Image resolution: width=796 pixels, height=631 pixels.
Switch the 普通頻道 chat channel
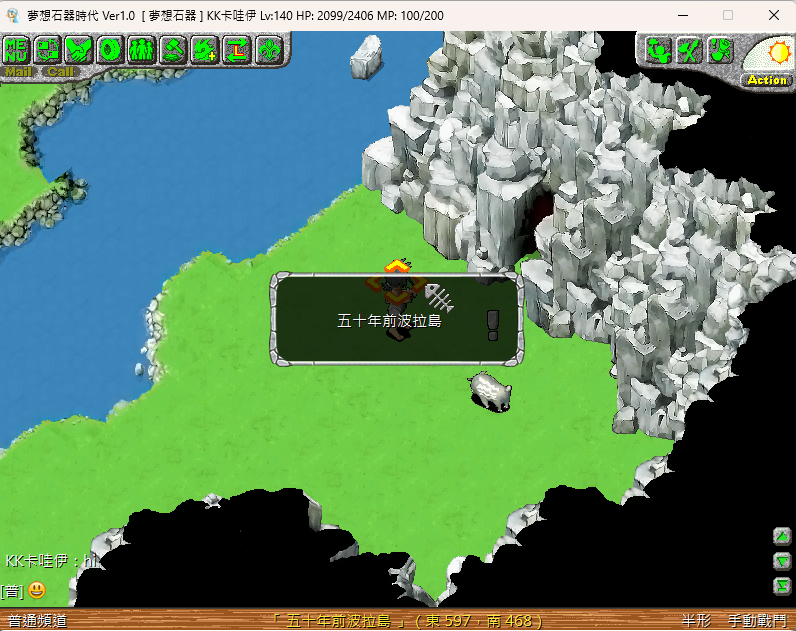point(37,621)
